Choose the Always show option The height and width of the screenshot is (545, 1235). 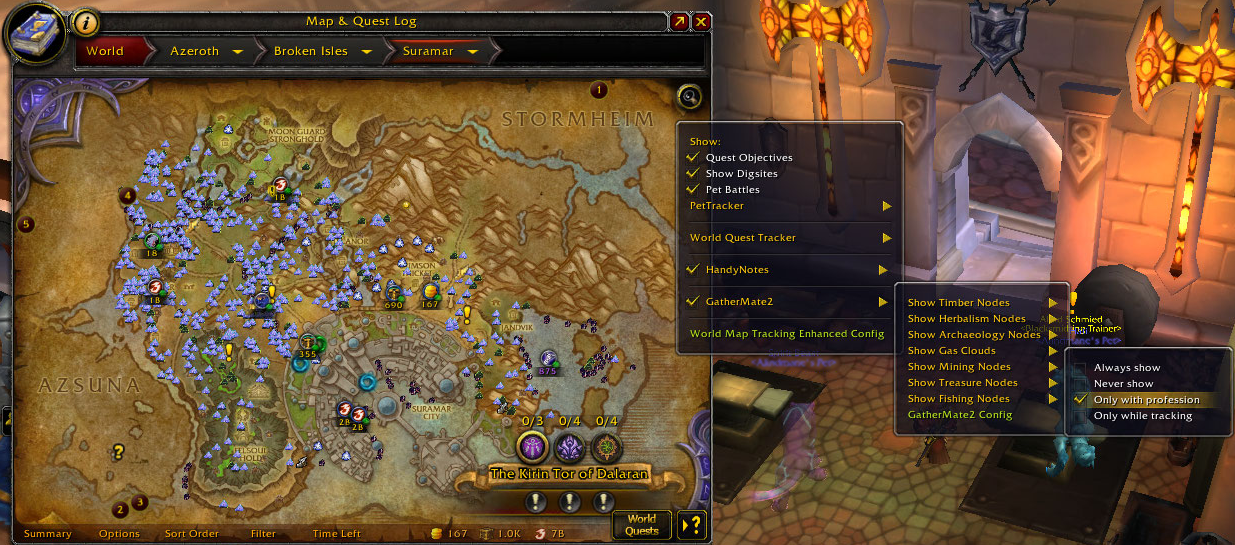click(x=1127, y=368)
